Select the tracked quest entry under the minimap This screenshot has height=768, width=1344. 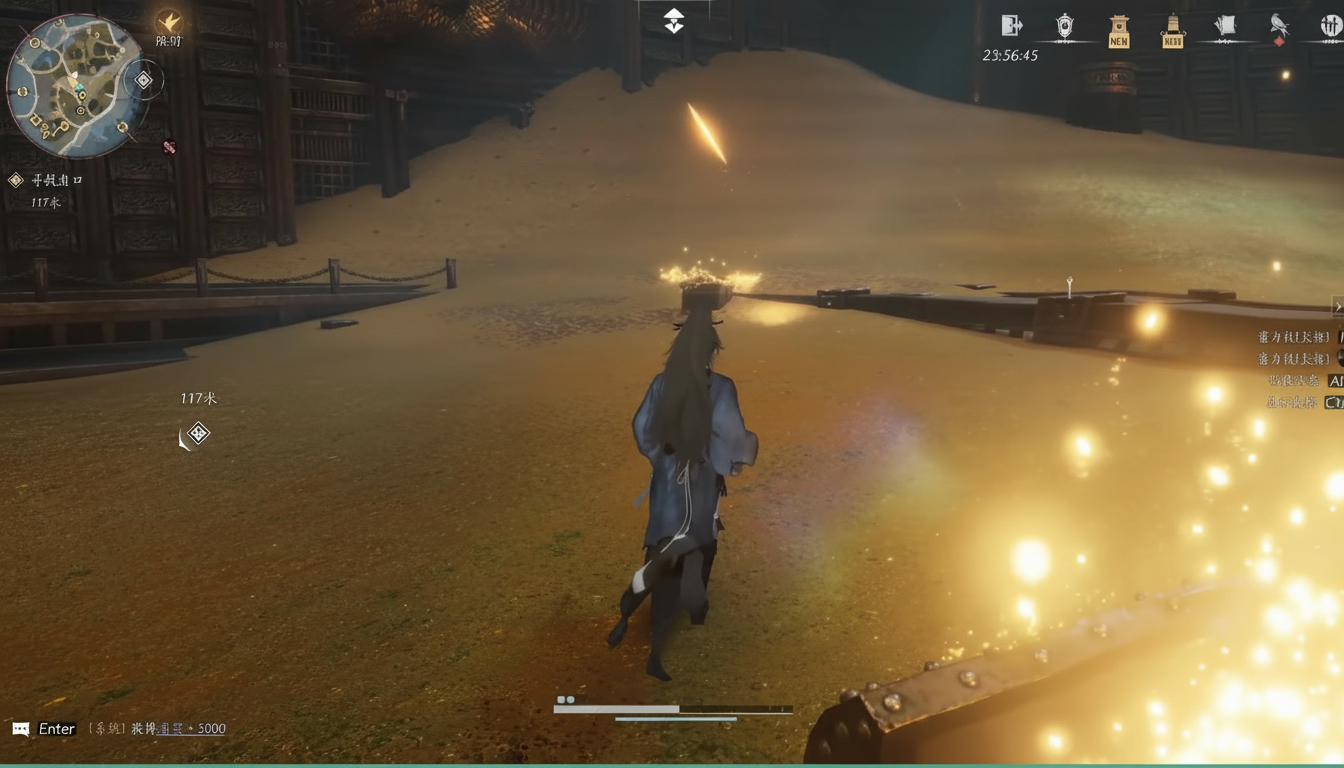(x=48, y=181)
